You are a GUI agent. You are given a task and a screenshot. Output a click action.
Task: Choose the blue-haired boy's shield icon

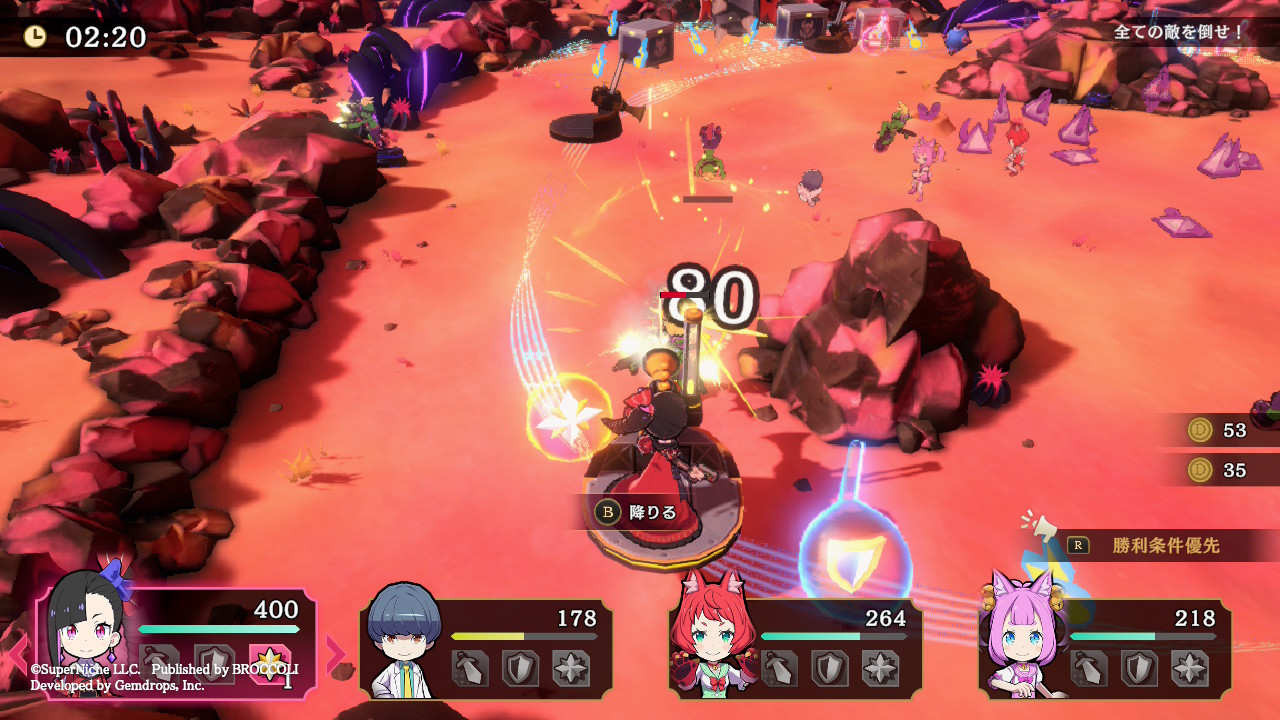point(521,668)
